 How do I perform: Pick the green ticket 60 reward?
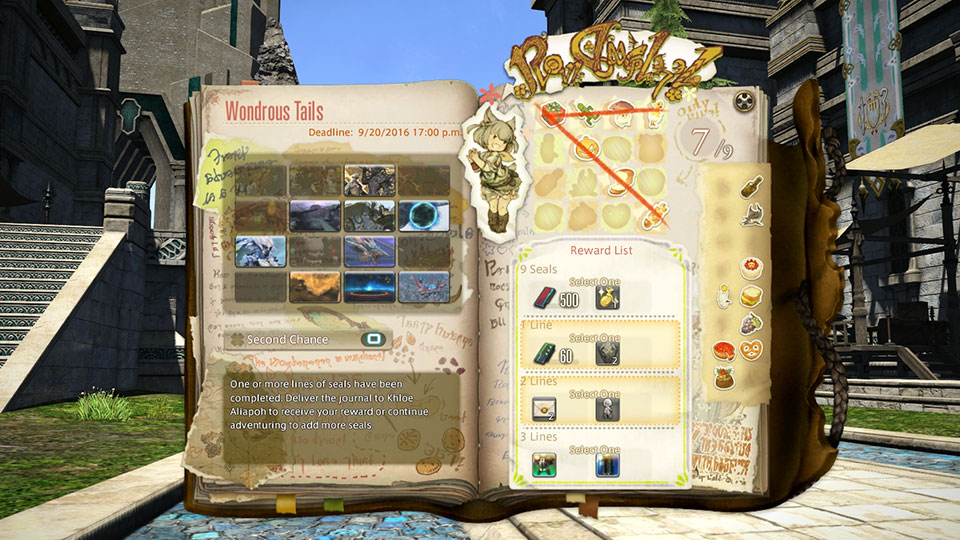(x=541, y=352)
